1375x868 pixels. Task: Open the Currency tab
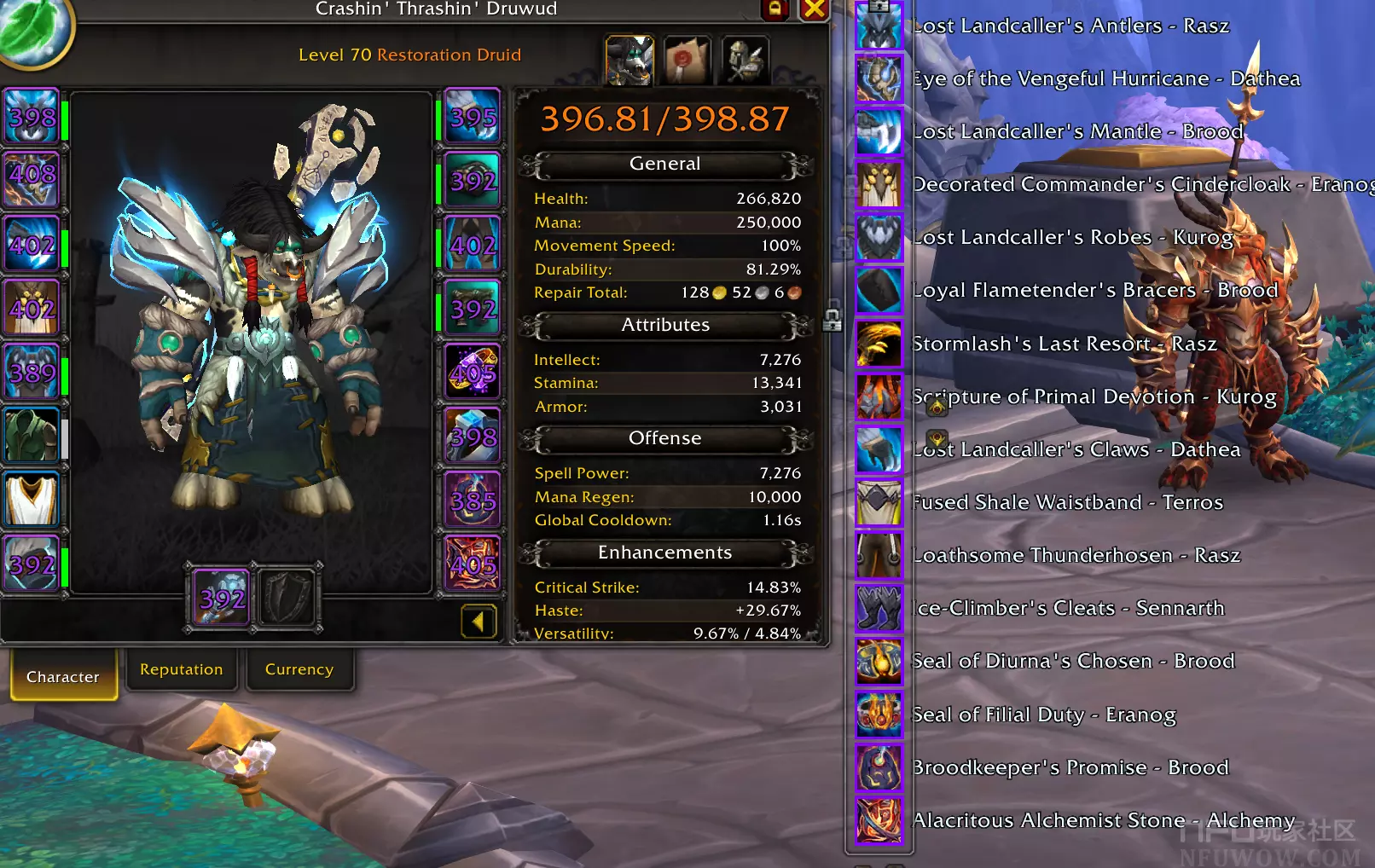[x=299, y=670]
